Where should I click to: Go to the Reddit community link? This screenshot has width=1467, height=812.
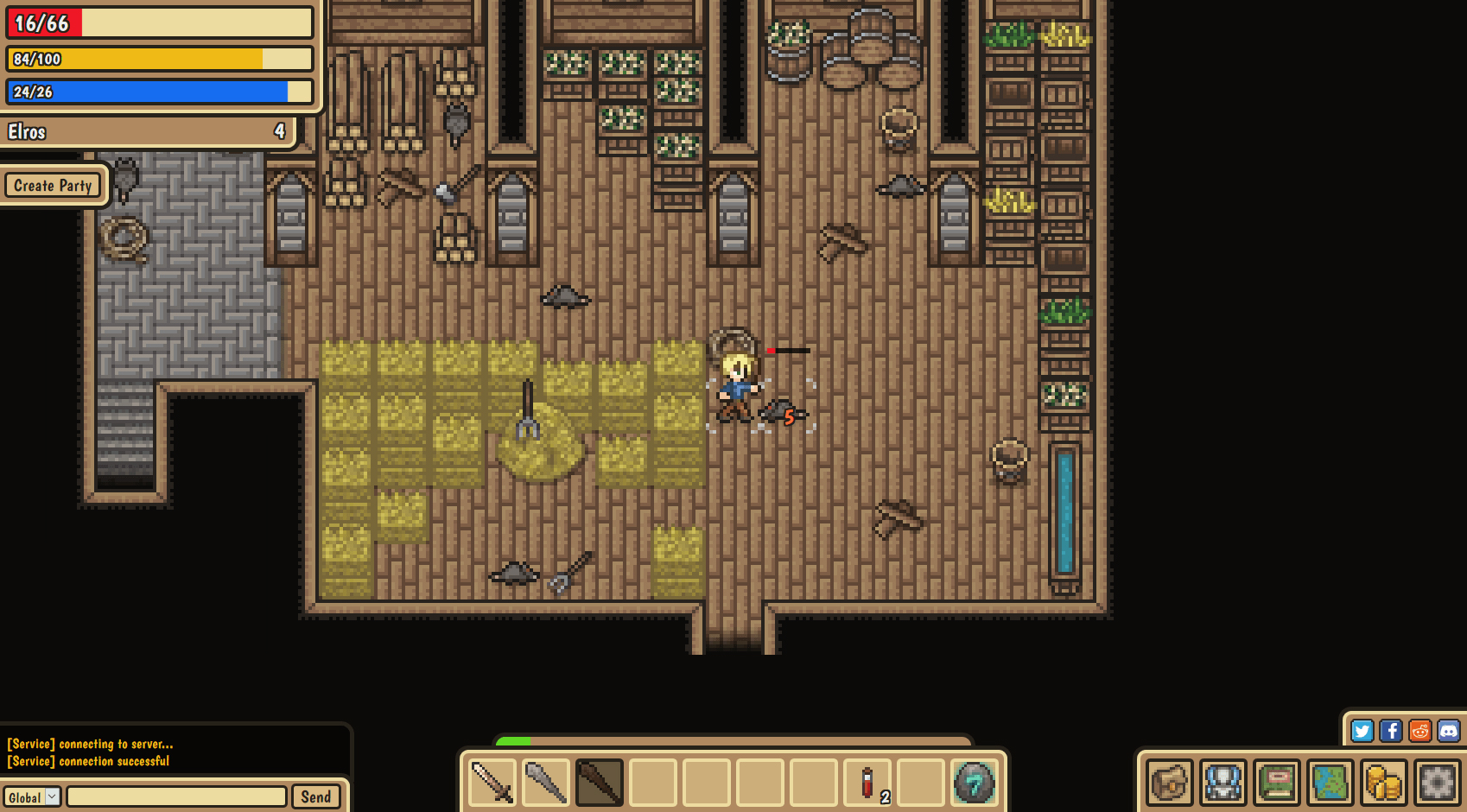[1419, 731]
